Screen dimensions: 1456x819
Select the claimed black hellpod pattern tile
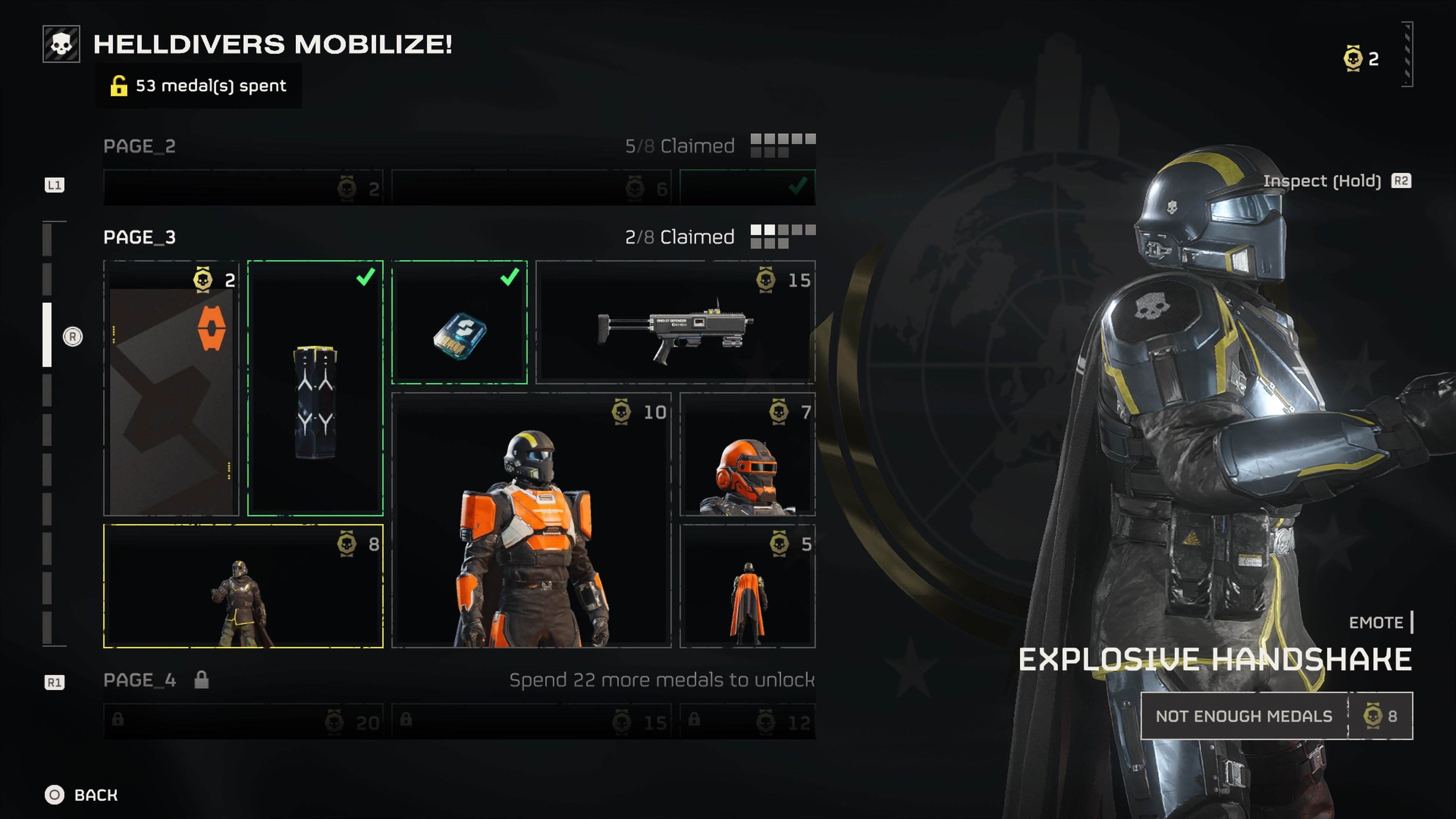tap(315, 388)
